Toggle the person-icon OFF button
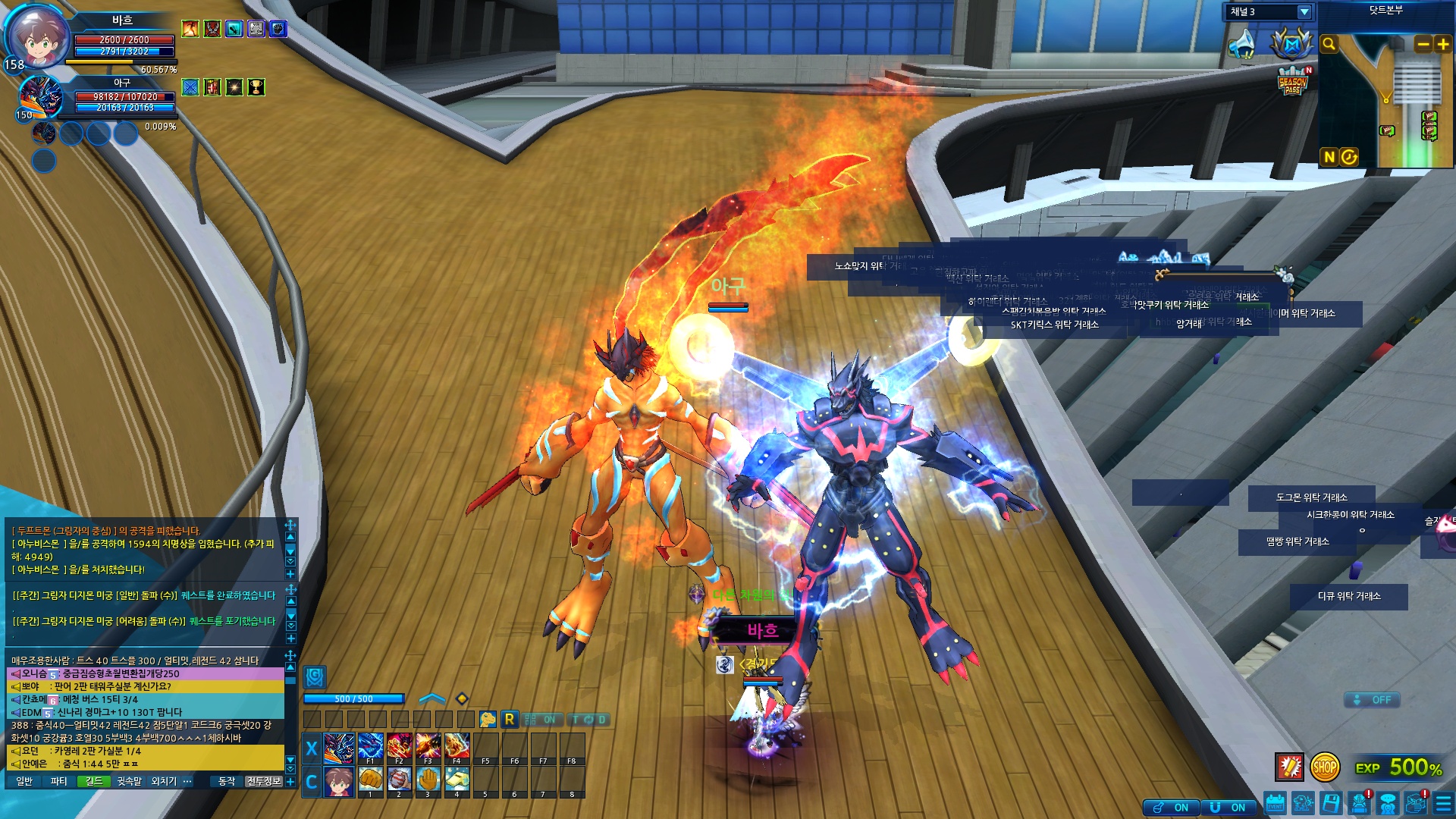Screen dimensions: 1456x819 1372,700
